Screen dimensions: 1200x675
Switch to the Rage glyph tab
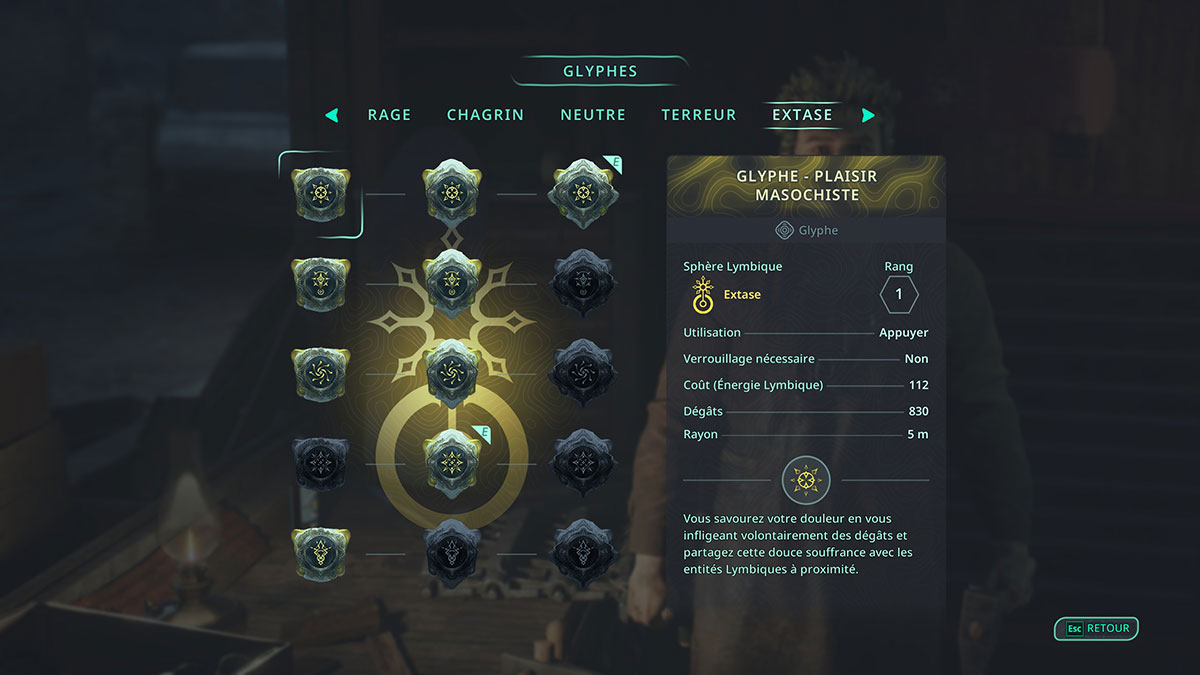(389, 115)
